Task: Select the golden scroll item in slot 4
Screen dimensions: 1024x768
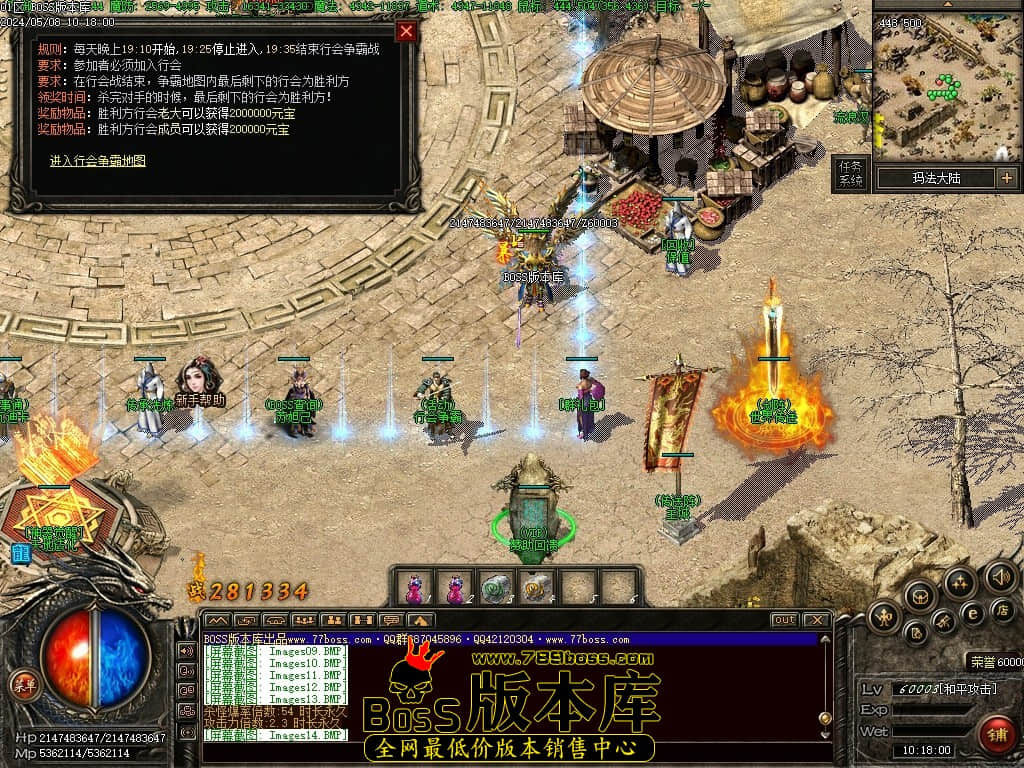Action: 537,587
